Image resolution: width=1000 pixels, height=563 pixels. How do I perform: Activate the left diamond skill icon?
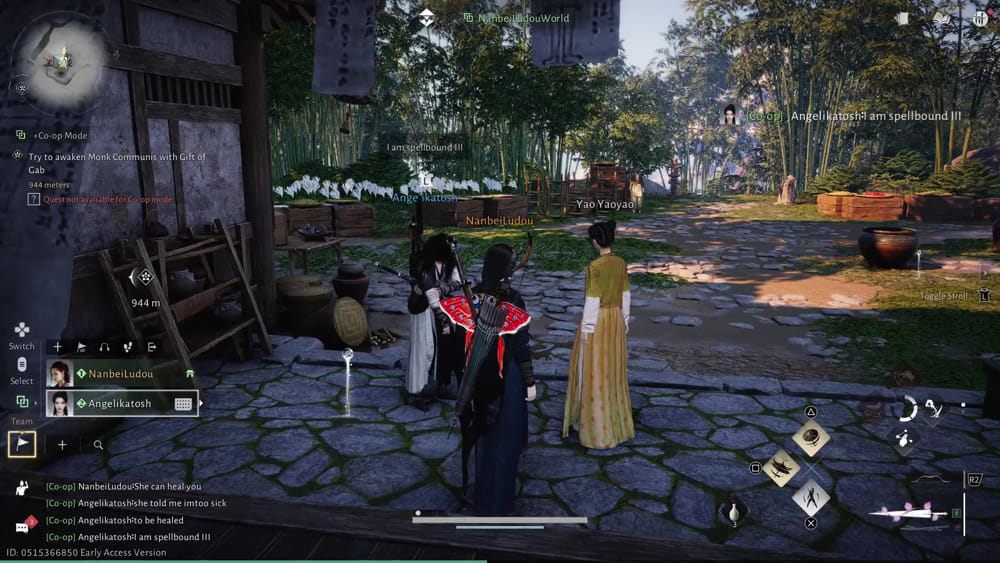click(x=782, y=467)
